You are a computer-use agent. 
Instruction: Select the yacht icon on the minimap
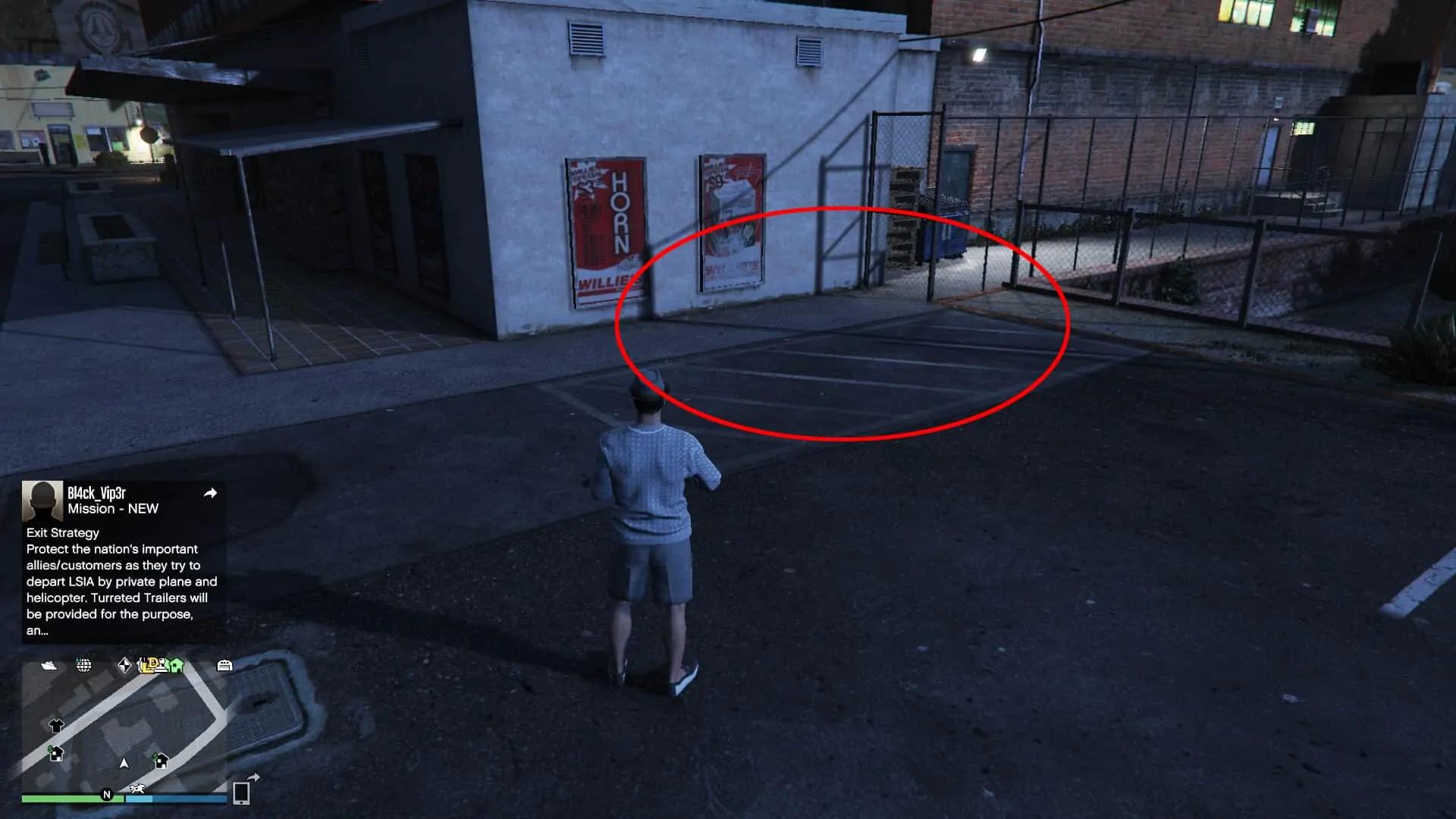pyautogui.click(x=49, y=666)
